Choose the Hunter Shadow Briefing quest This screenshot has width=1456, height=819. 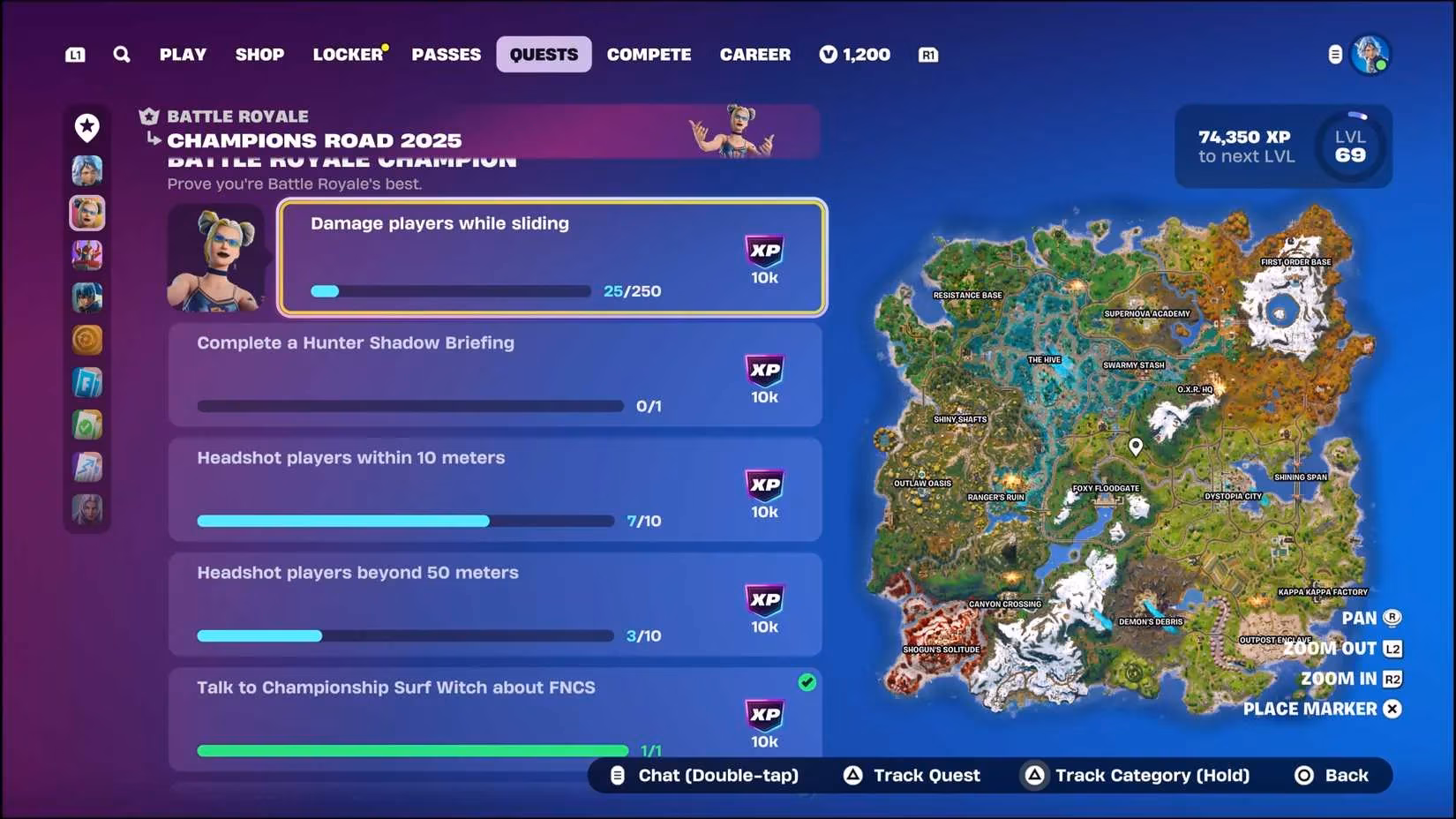(x=495, y=375)
